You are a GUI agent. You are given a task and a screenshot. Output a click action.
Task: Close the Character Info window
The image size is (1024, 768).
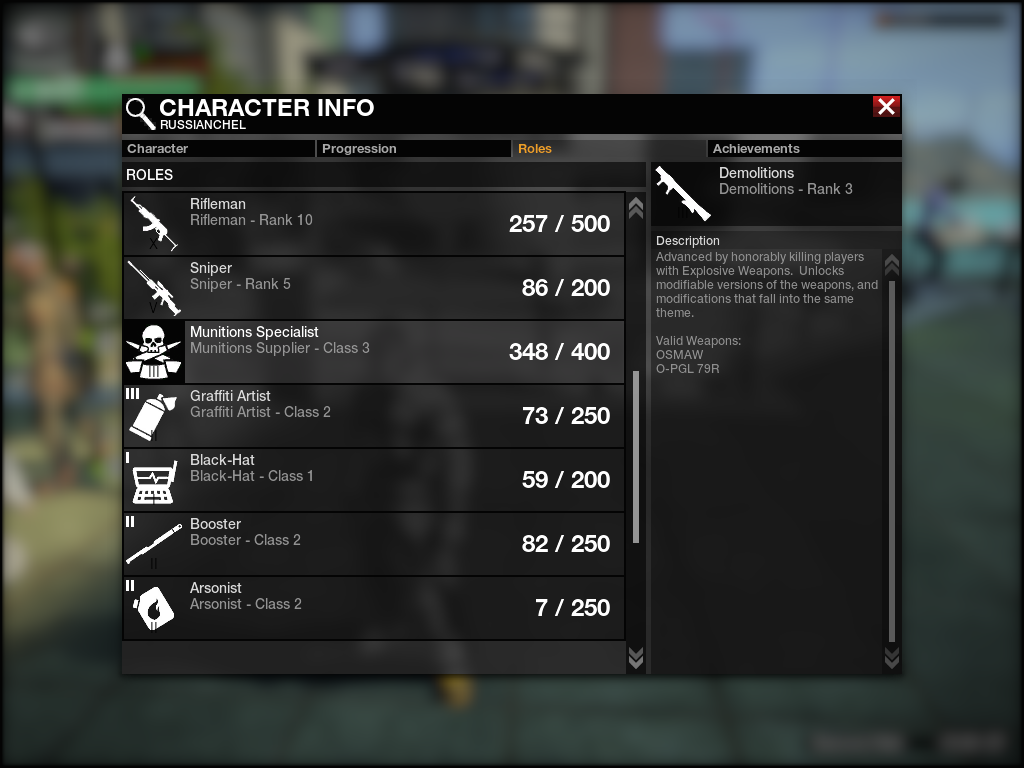pyautogui.click(x=886, y=107)
